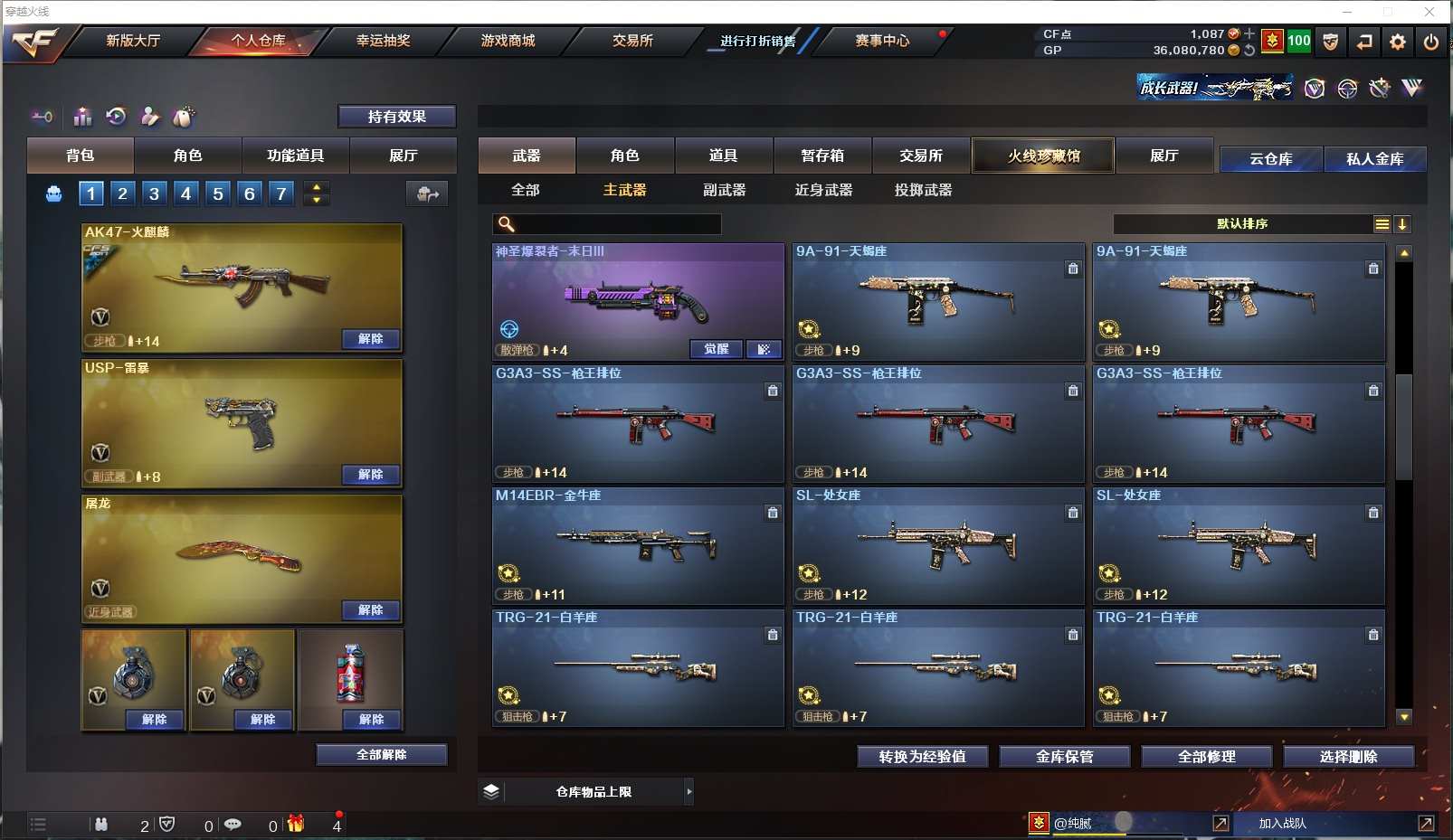Unequip the AK47-火麒麟 with 解除

click(371, 339)
